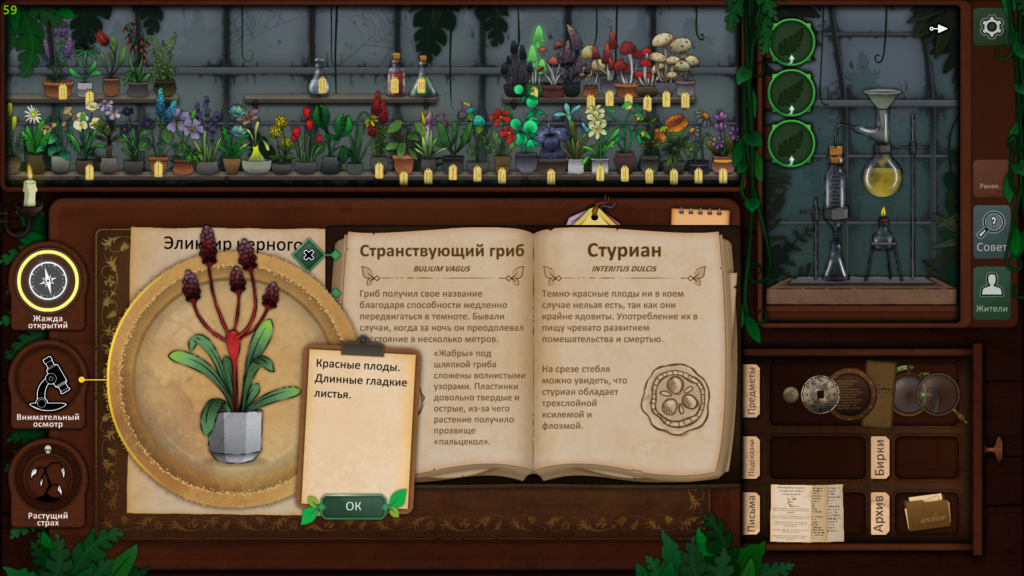Select the "Бирки" labels tab
Image resolution: width=1024 pixels, height=576 pixels.
(x=879, y=456)
